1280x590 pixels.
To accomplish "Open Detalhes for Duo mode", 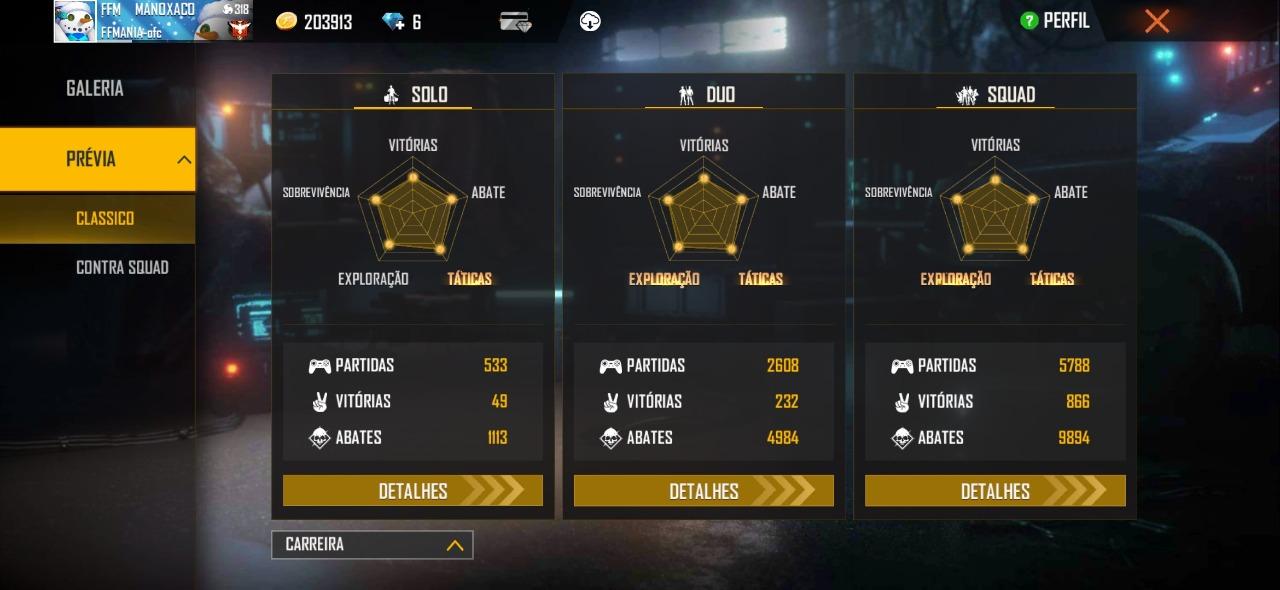I will click(704, 491).
